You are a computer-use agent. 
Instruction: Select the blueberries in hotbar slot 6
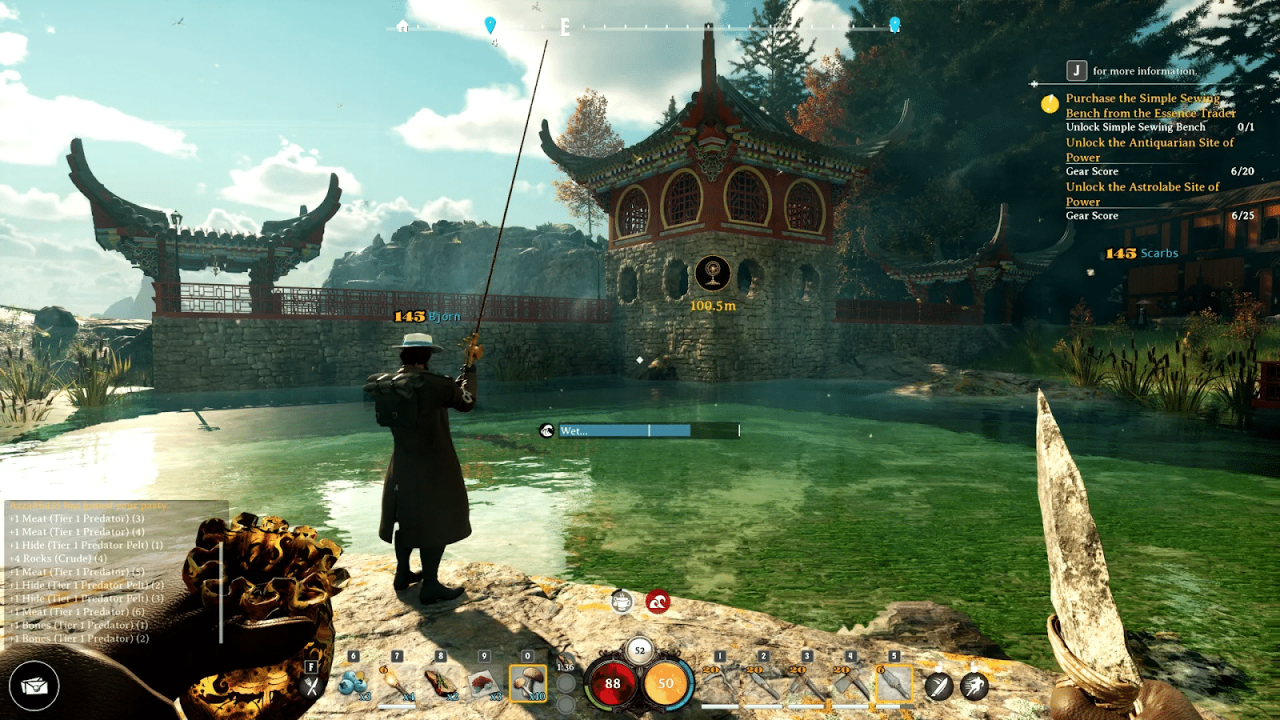[351, 682]
